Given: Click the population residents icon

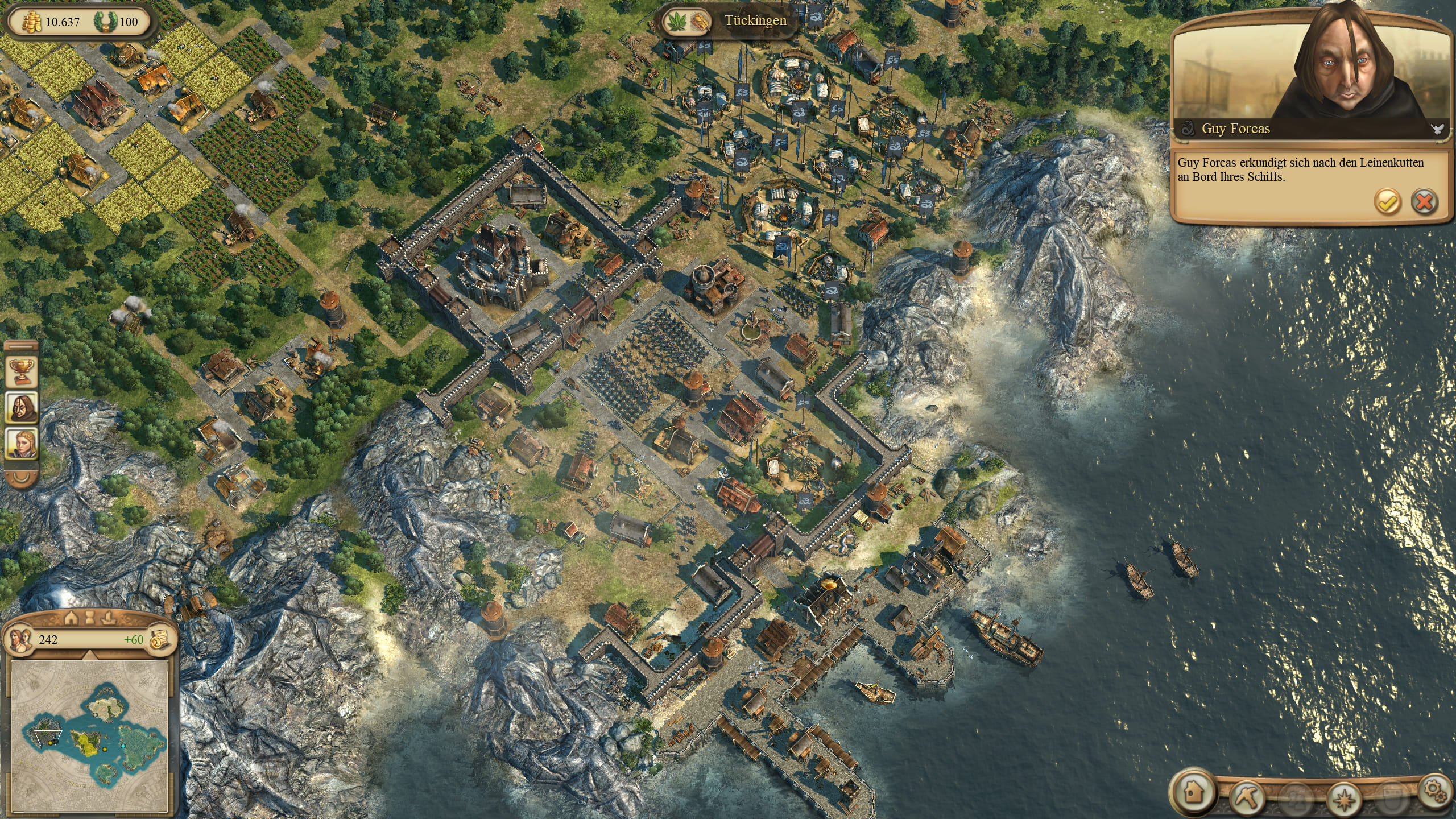Looking at the screenshot, I should click(19, 639).
